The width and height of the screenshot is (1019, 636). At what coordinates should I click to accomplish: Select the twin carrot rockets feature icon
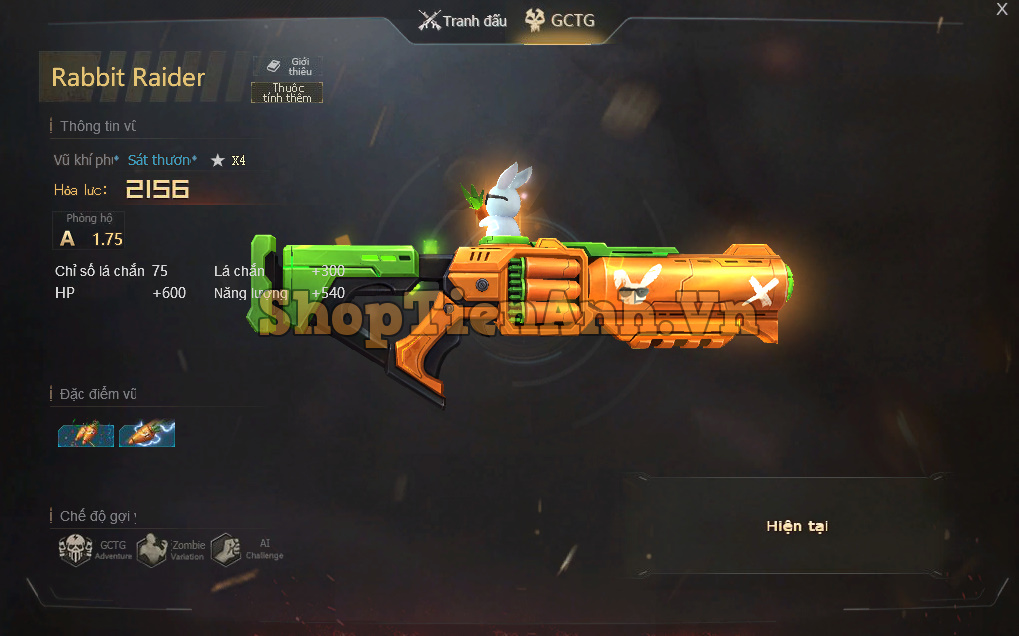85,433
